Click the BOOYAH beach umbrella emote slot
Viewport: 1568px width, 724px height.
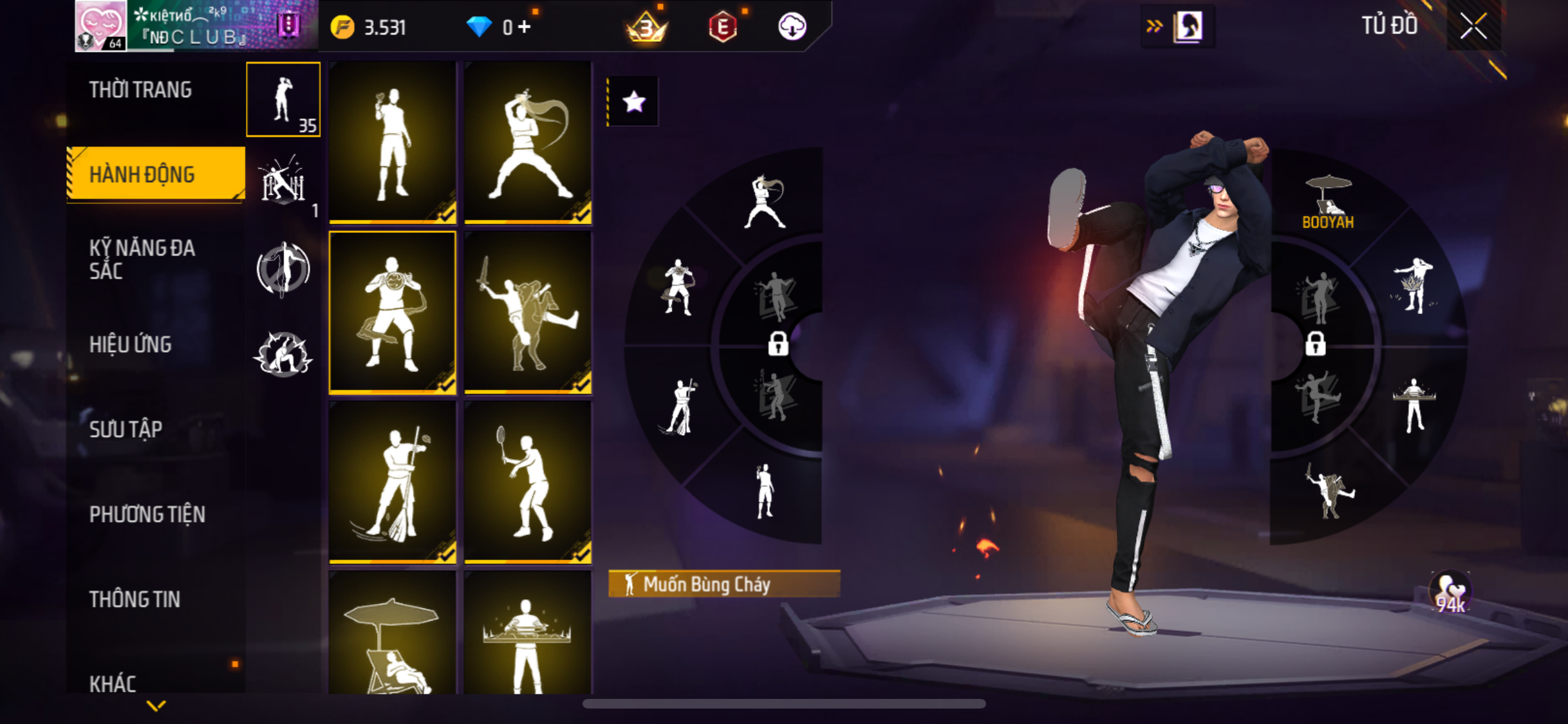pyautogui.click(x=1327, y=201)
